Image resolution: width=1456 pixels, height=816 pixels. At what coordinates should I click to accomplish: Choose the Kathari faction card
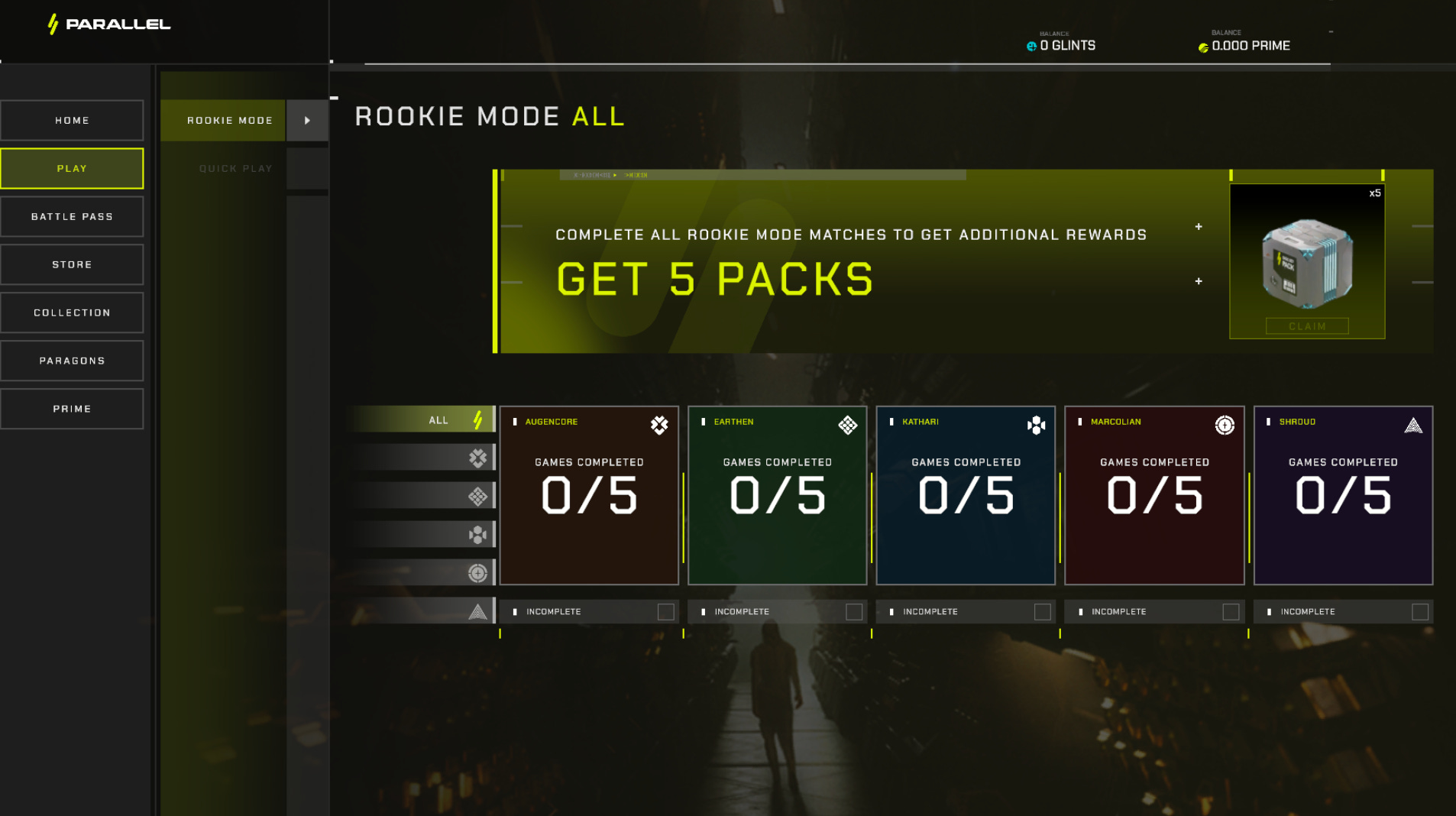click(x=966, y=495)
